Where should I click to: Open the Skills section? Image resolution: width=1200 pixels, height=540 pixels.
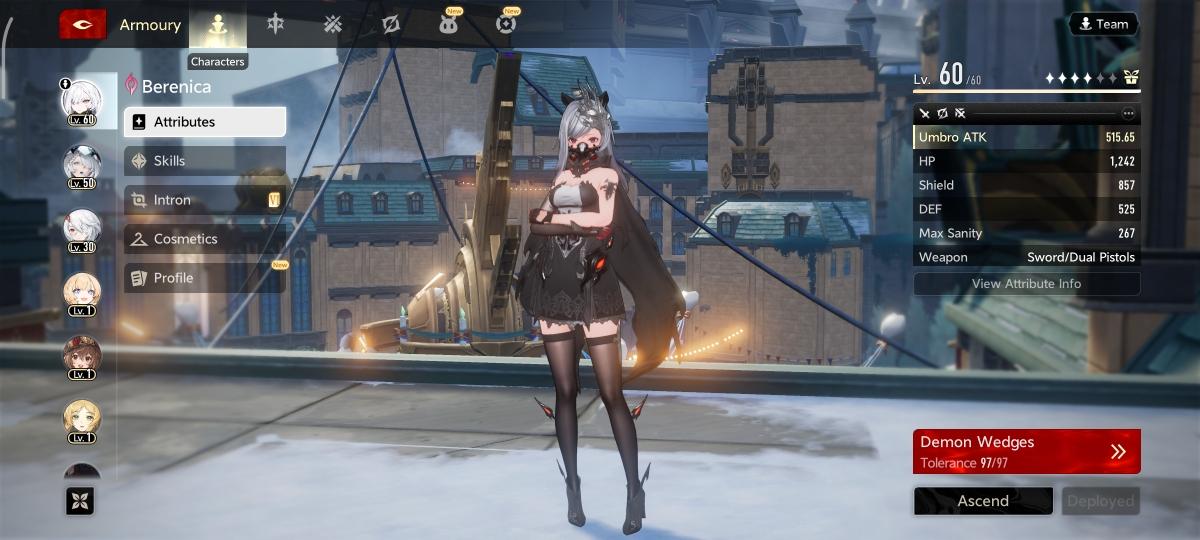(x=205, y=161)
